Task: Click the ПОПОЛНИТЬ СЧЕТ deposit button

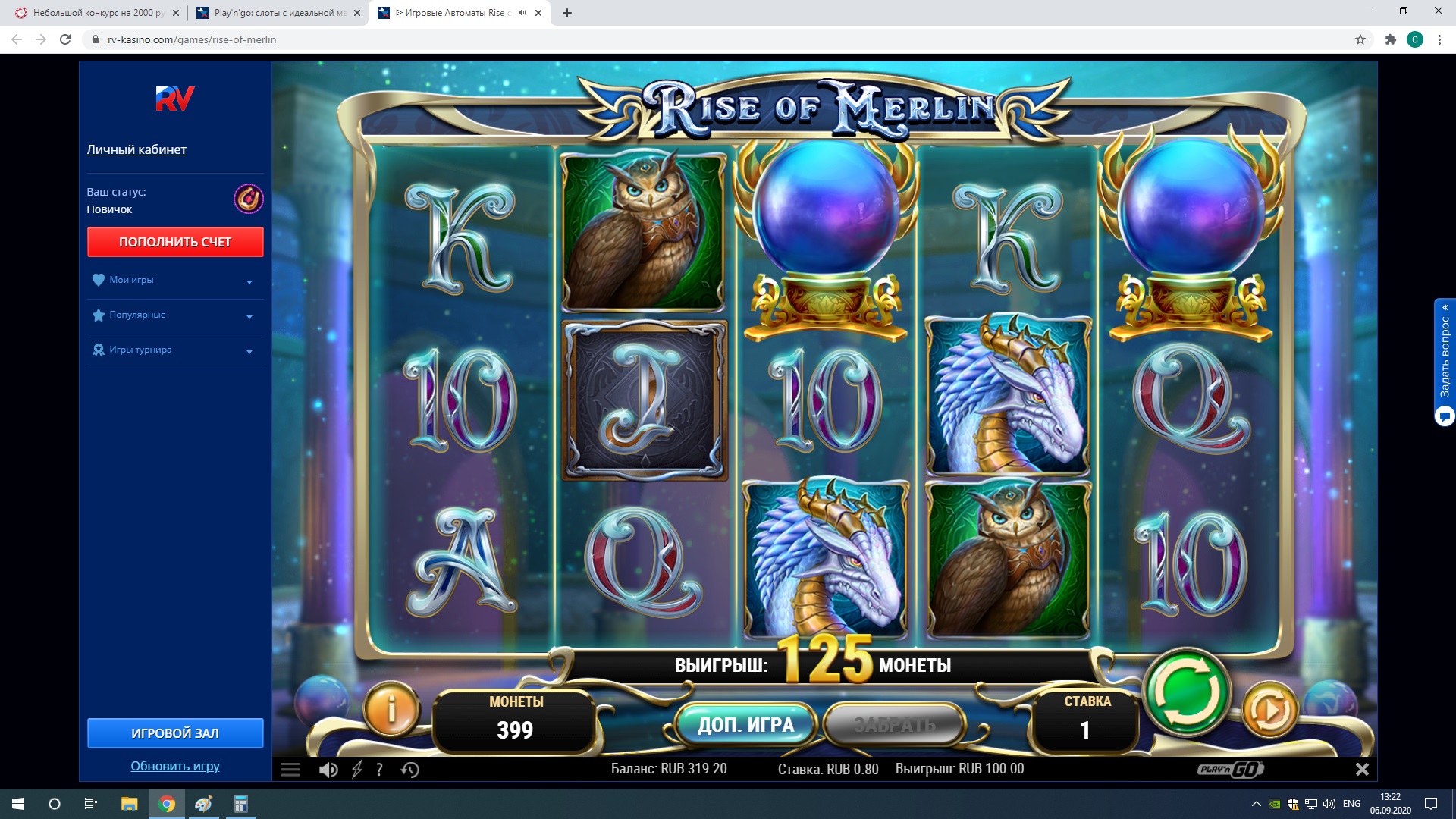Action: tap(175, 242)
